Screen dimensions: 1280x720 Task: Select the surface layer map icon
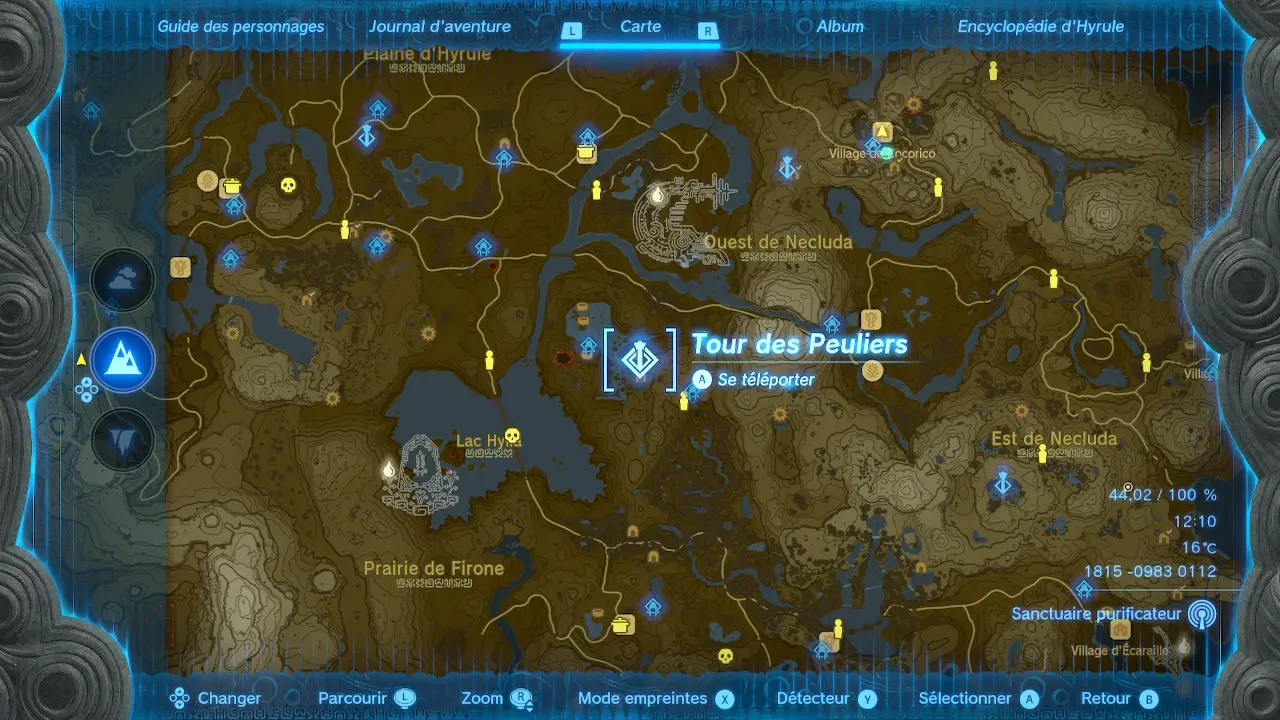(123, 360)
